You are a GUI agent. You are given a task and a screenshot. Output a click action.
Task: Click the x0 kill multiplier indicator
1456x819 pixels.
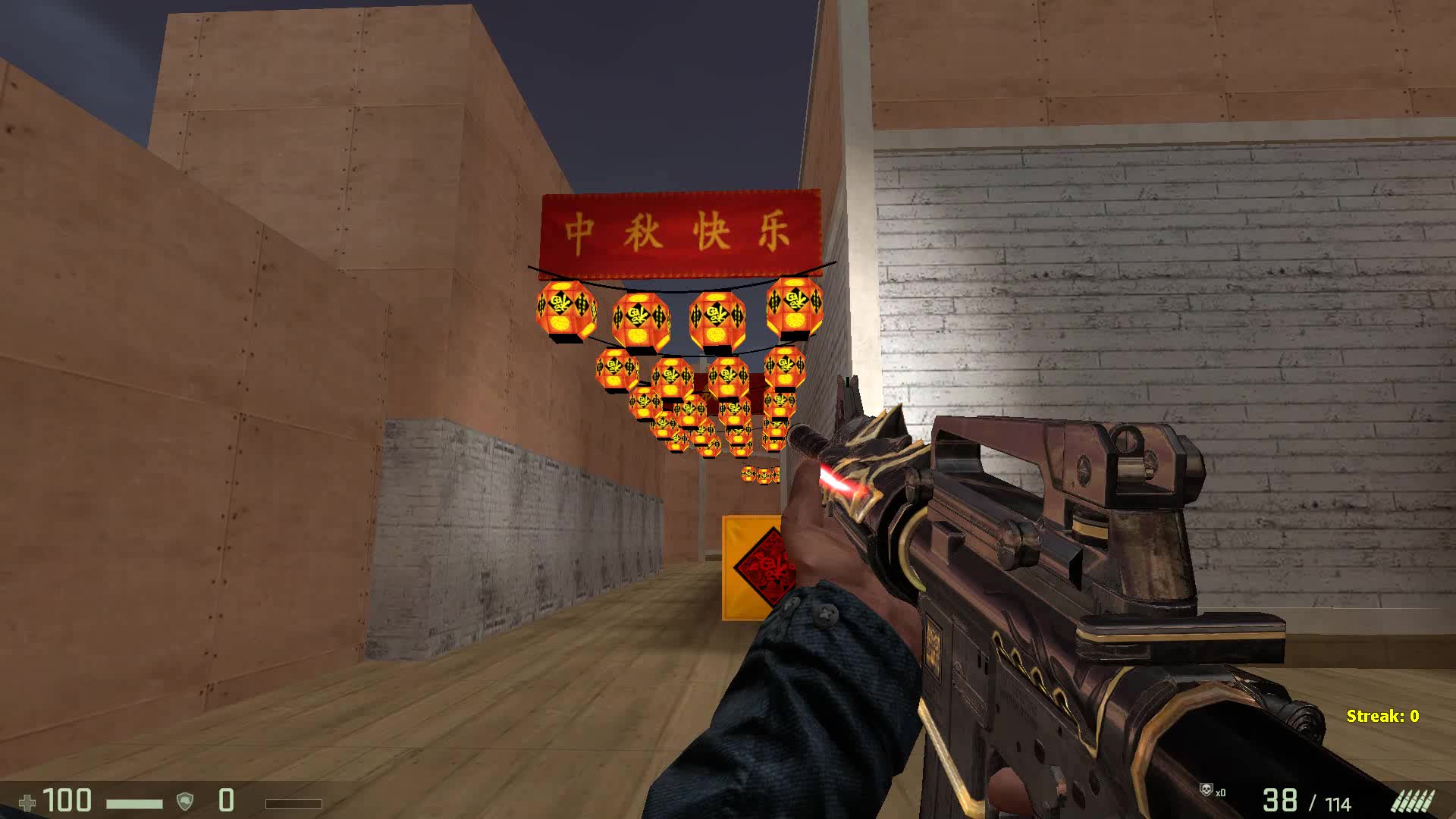(1222, 792)
